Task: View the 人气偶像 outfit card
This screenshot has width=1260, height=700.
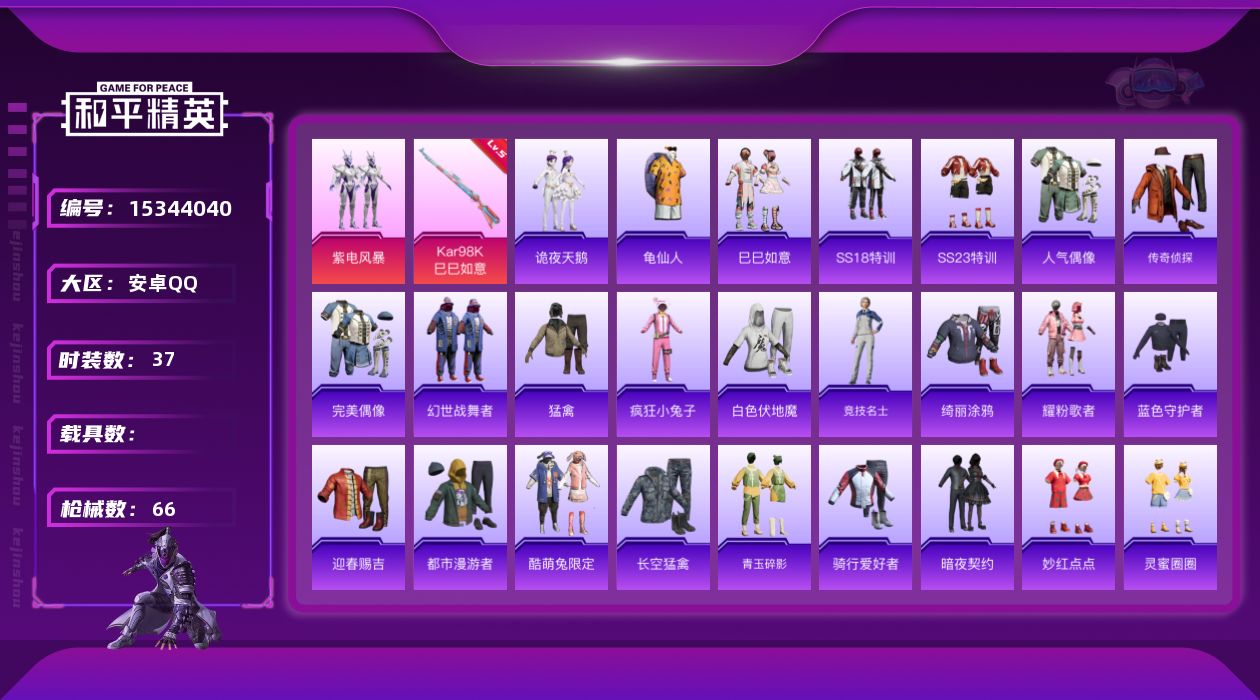Action: 1068,211
